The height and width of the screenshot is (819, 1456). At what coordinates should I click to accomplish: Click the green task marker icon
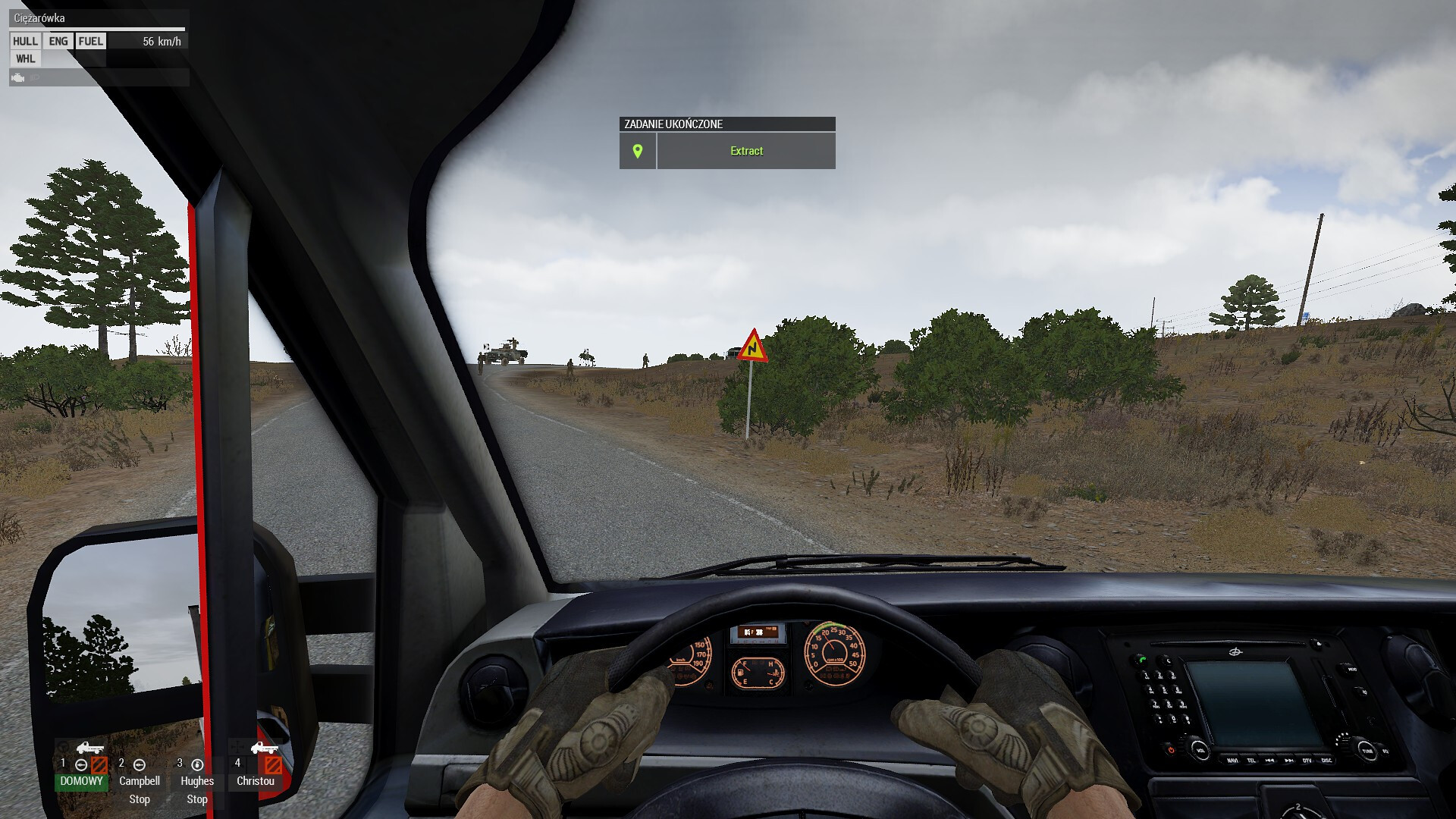pyautogui.click(x=638, y=151)
